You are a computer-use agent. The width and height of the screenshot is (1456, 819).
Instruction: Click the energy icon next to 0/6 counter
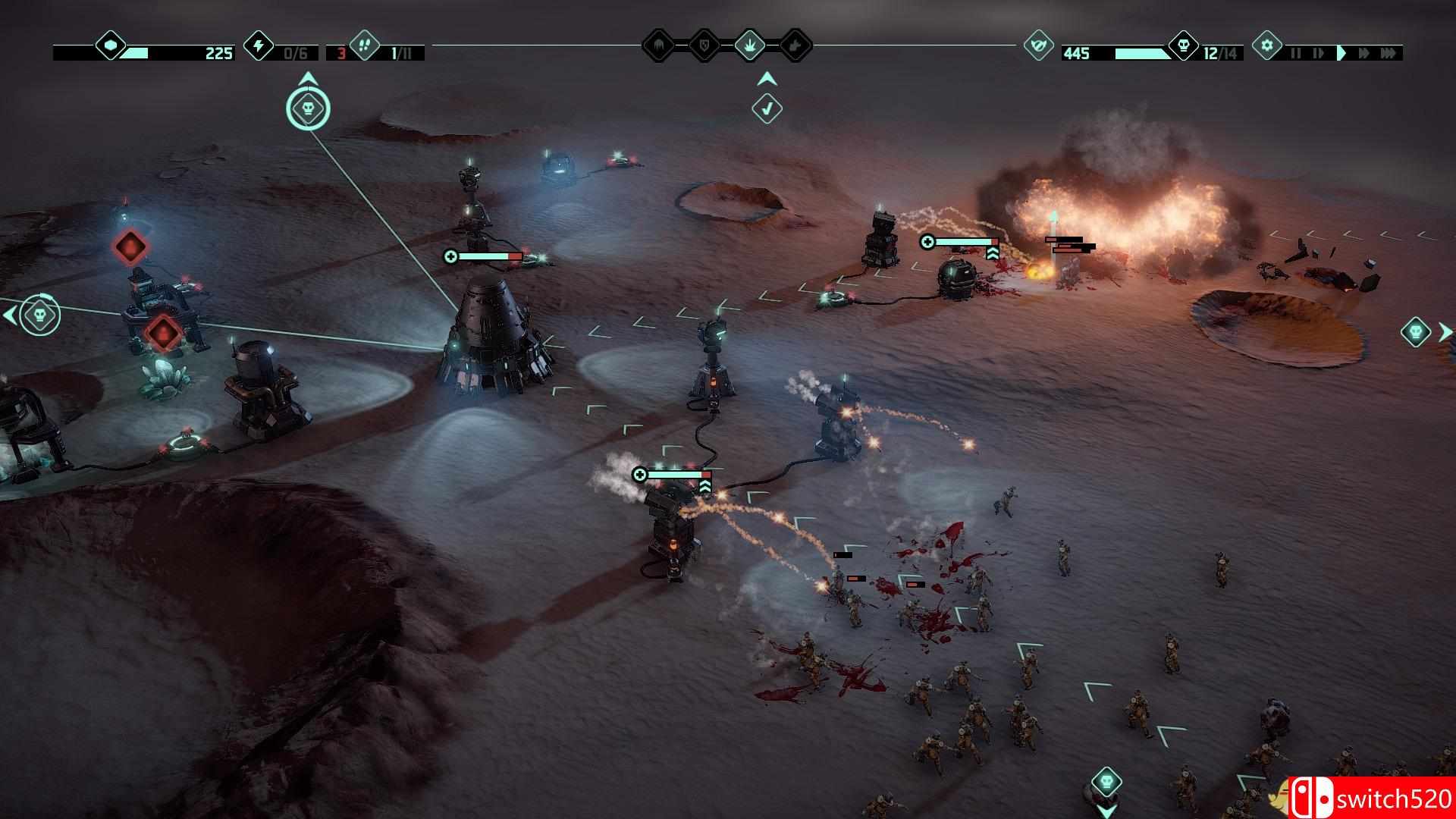click(x=258, y=47)
